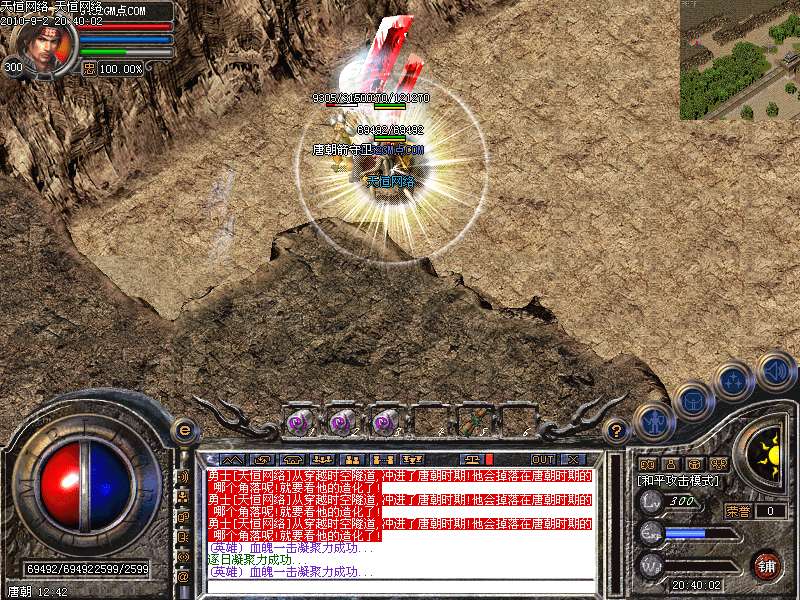Click the 忠 loyalty icon

click(88, 68)
